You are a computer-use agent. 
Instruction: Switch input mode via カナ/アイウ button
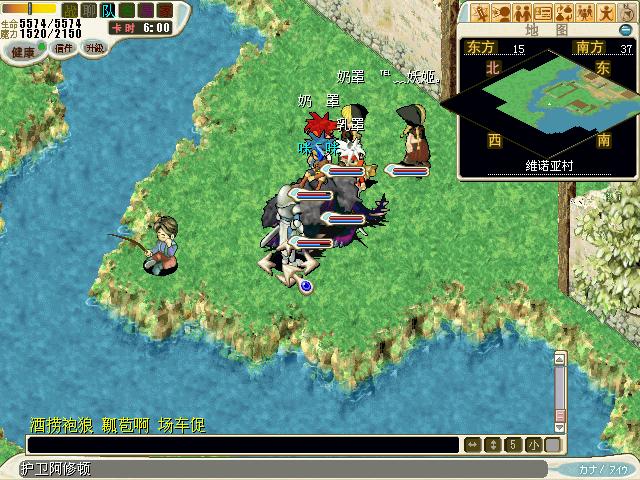tap(601, 468)
